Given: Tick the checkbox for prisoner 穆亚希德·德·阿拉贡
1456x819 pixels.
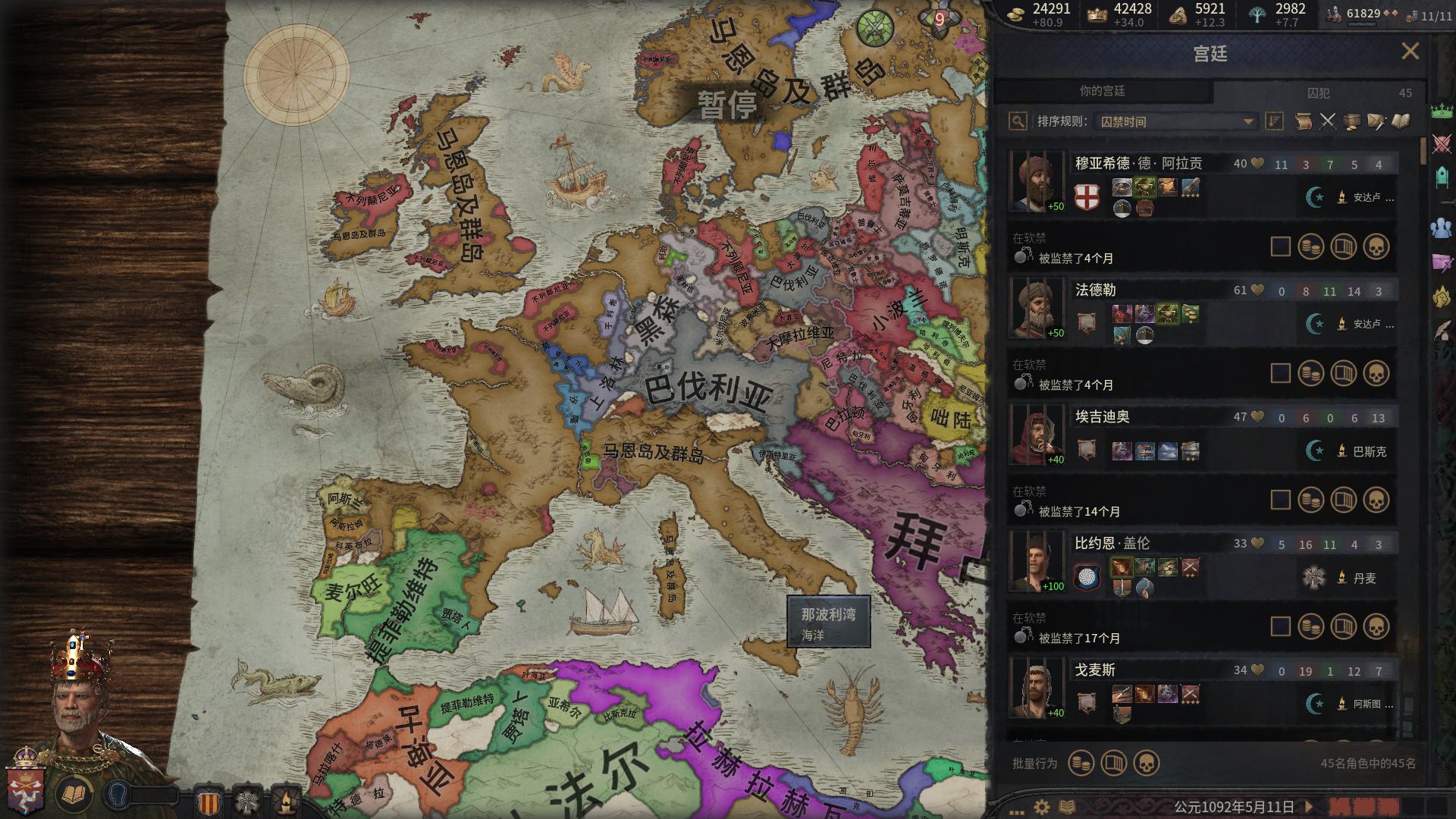Looking at the screenshot, I should 1280,246.
